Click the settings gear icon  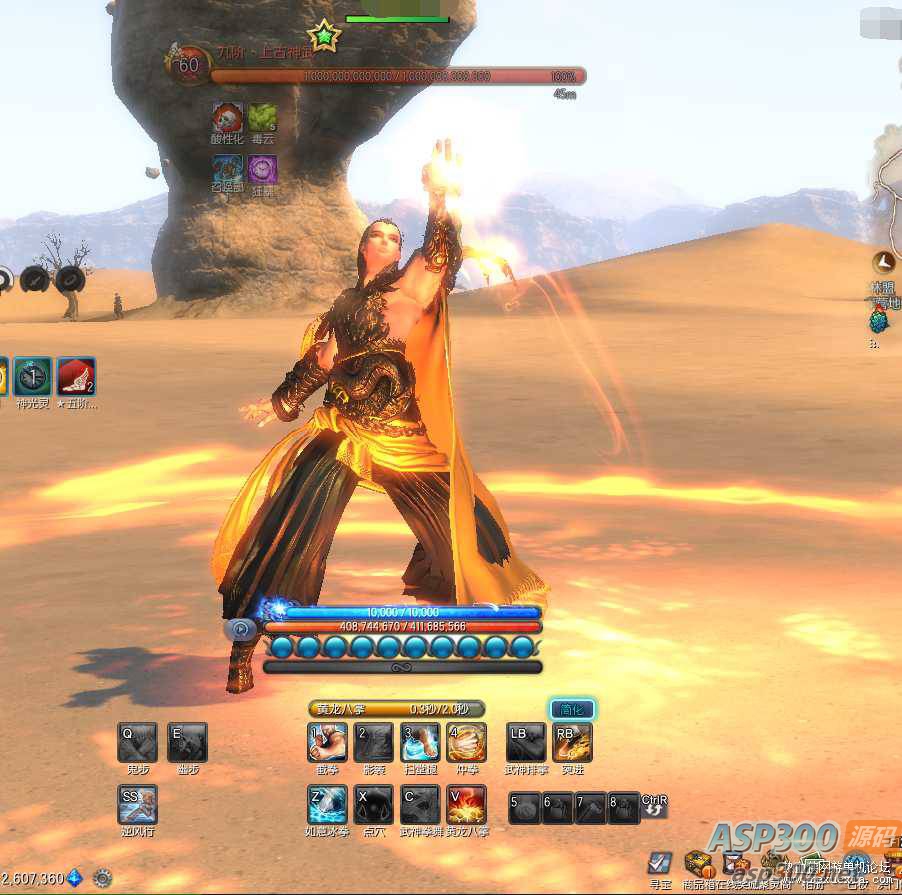pyautogui.click(x=103, y=879)
